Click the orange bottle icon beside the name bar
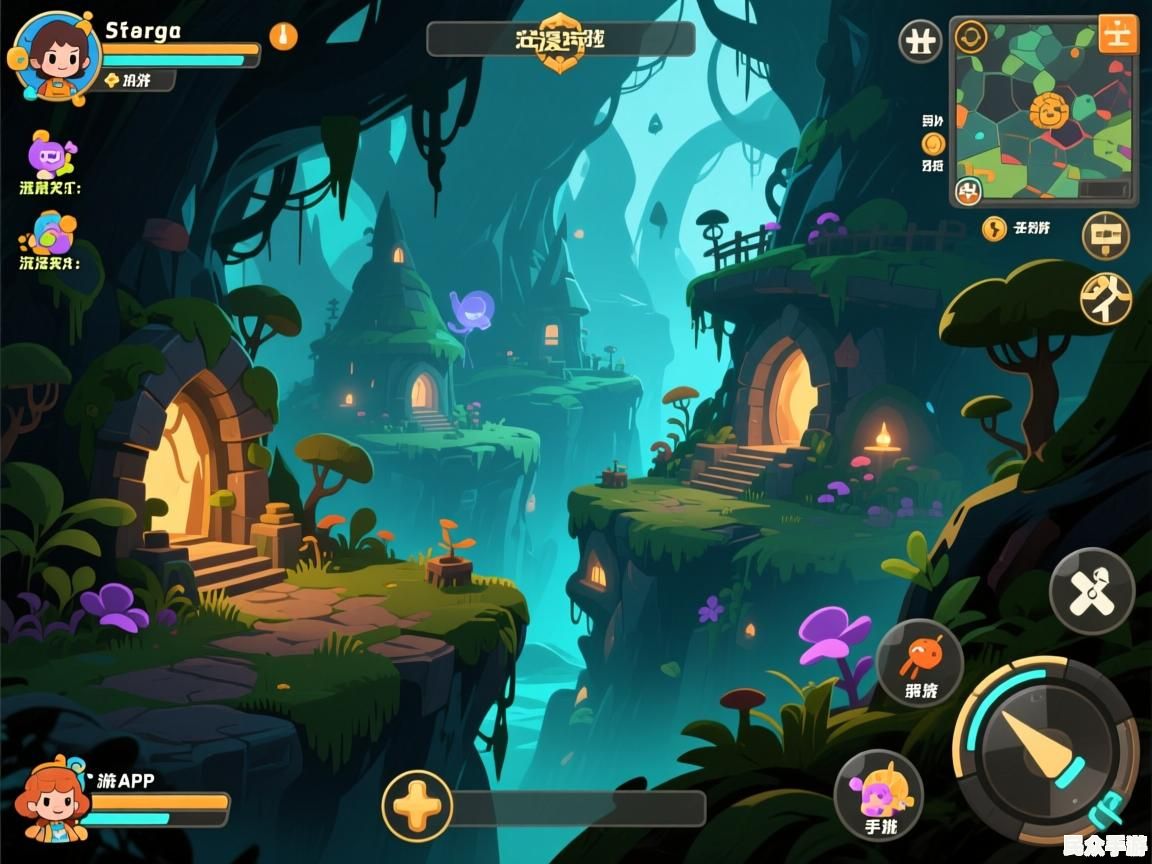Viewport: 1152px width, 864px height. click(x=283, y=37)
